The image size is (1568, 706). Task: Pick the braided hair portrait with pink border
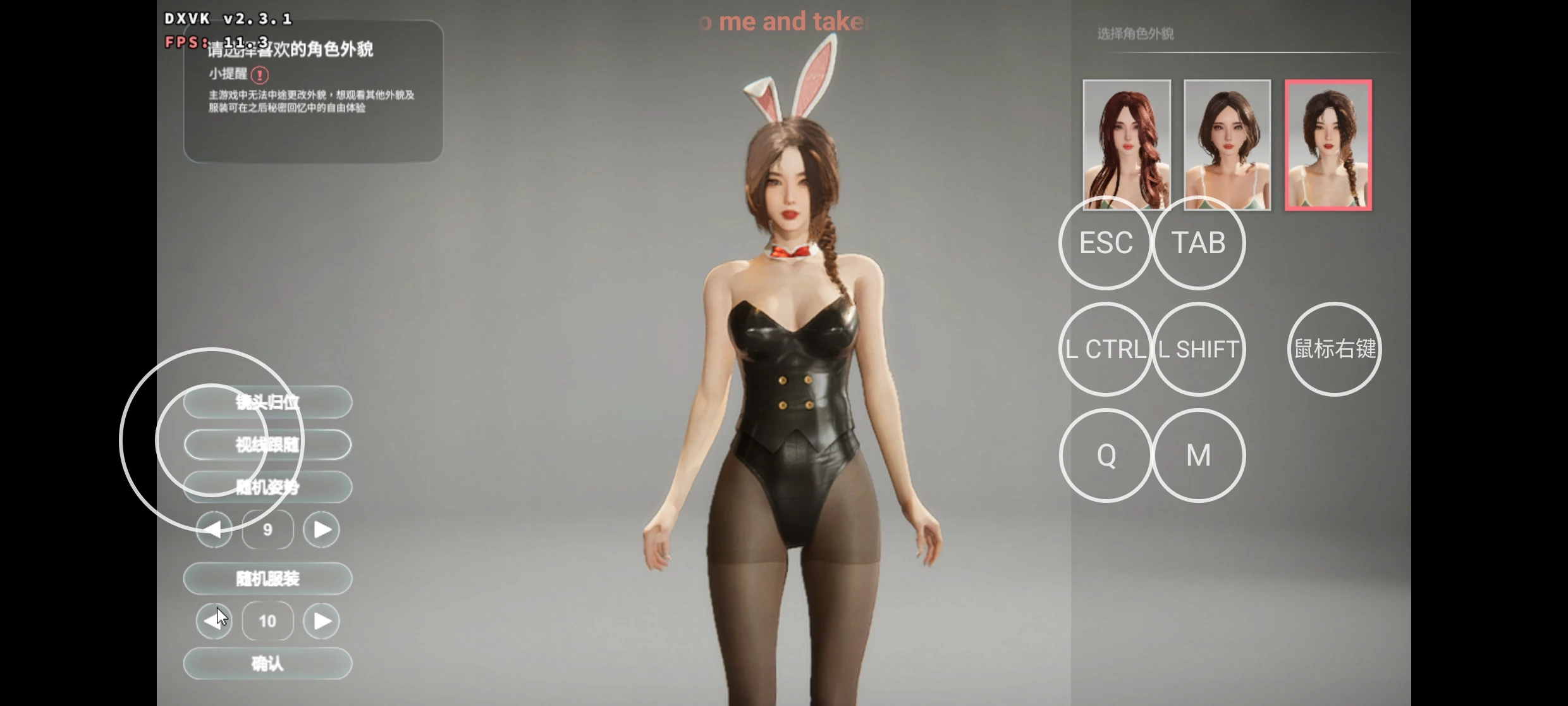point(1328,144)
